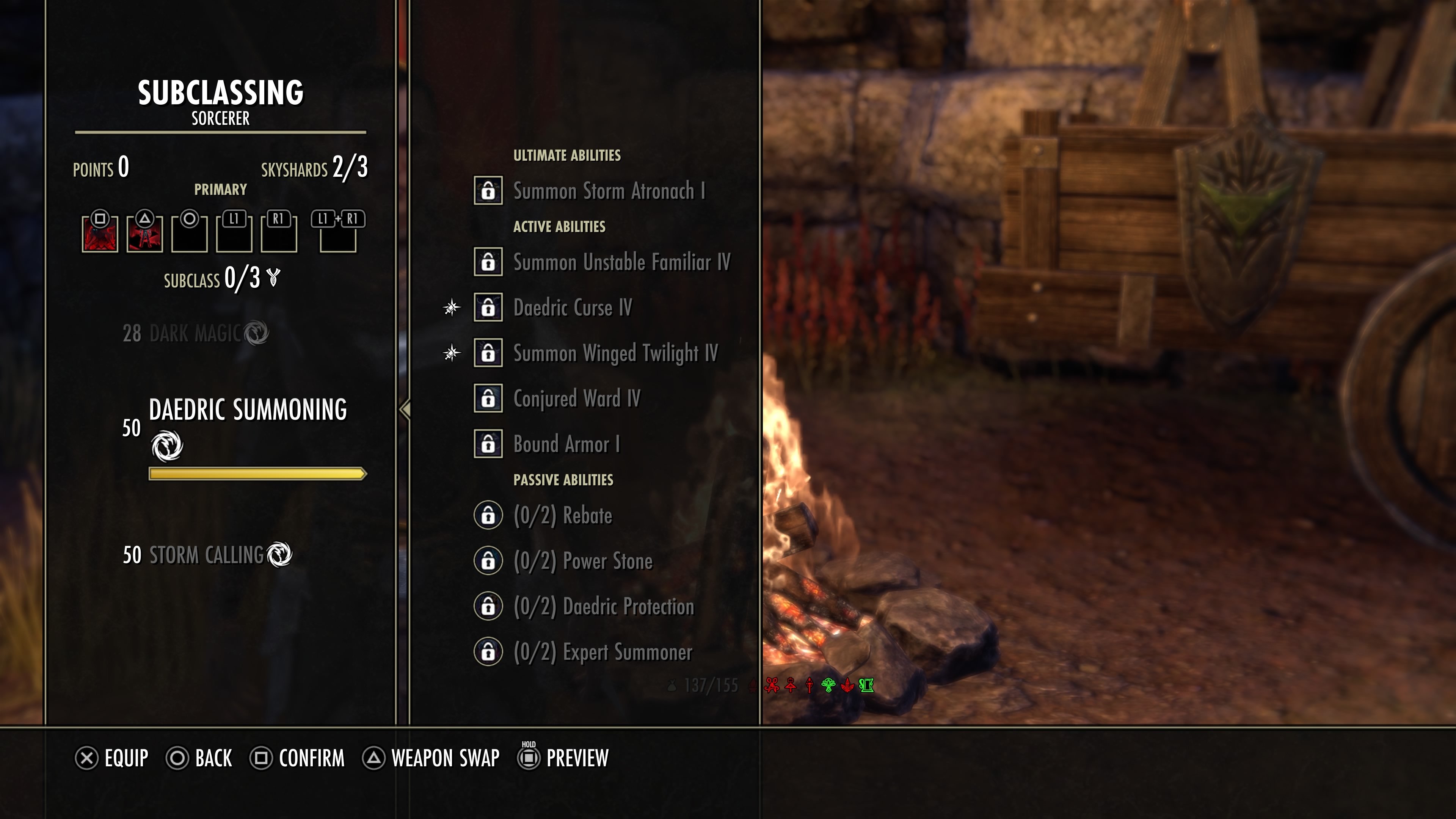Select the Rebate passive ability
Image resolution: width=1456 pixels, height=819 pixels.
[x=562, y=516]
